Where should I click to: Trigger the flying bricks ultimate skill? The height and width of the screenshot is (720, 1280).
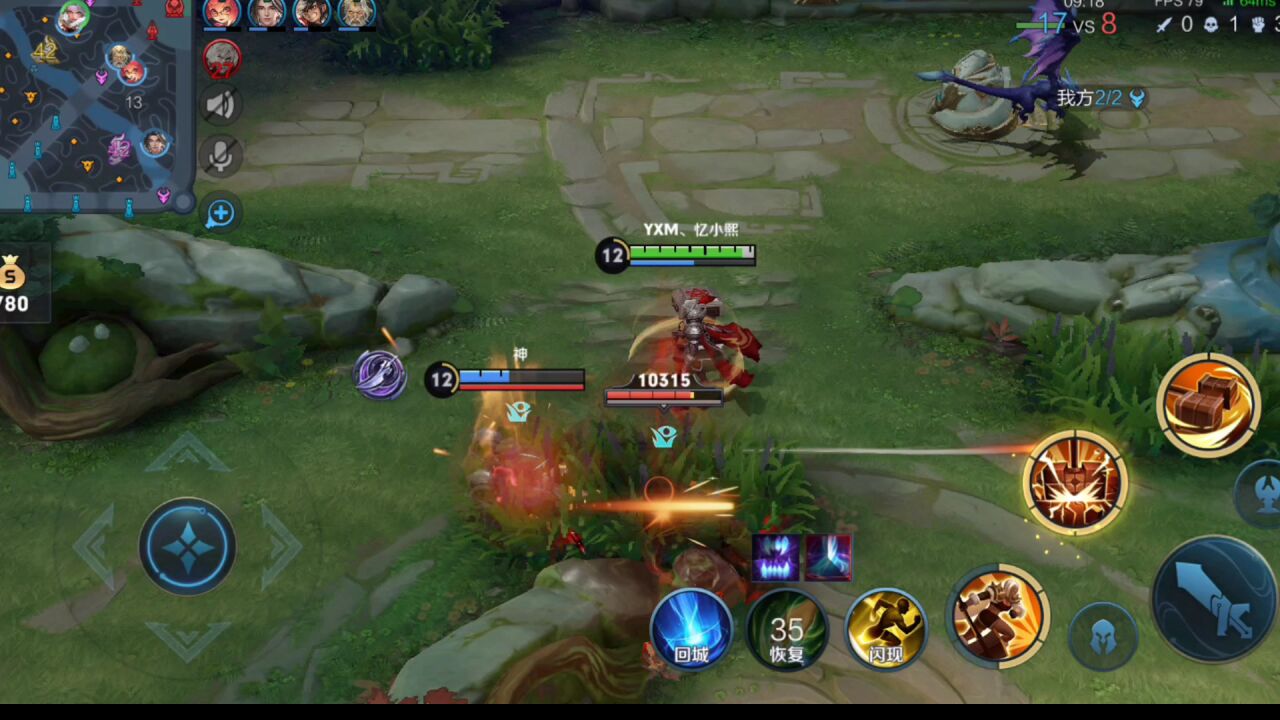coord(1208,403)
